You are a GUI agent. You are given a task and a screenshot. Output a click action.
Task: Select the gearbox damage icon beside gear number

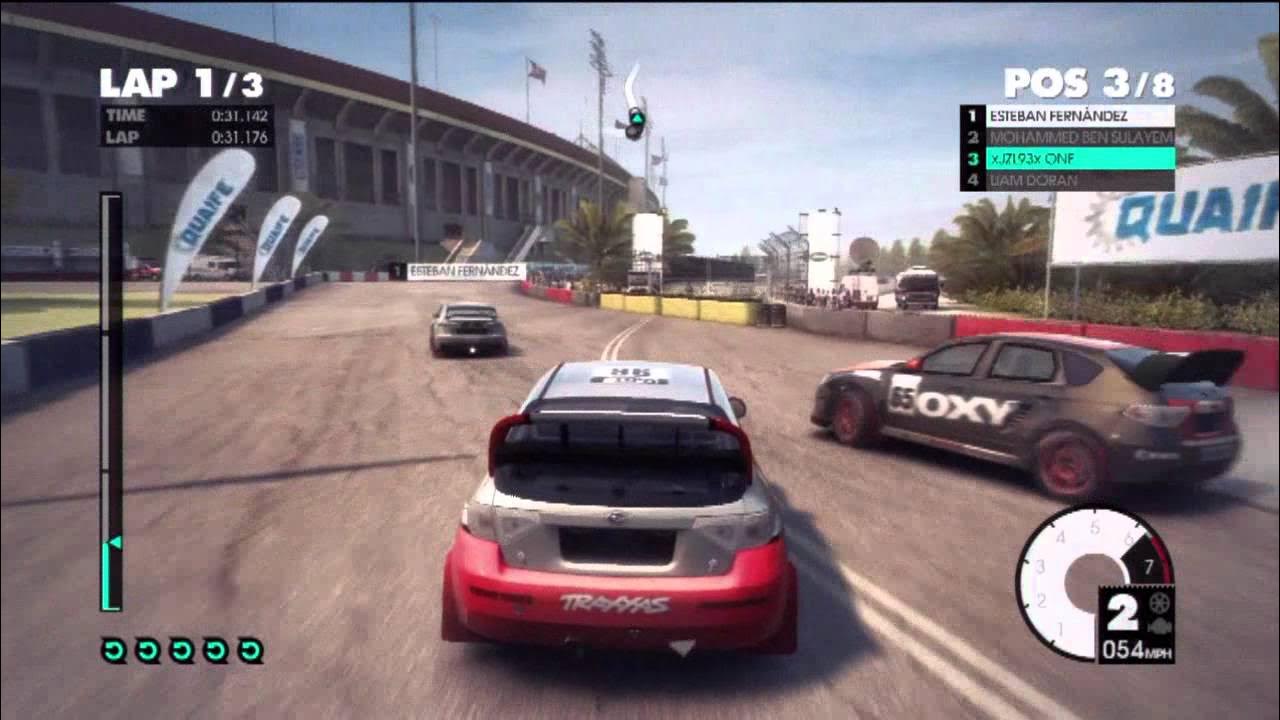pyautogui.click(x=1159, y=604)
